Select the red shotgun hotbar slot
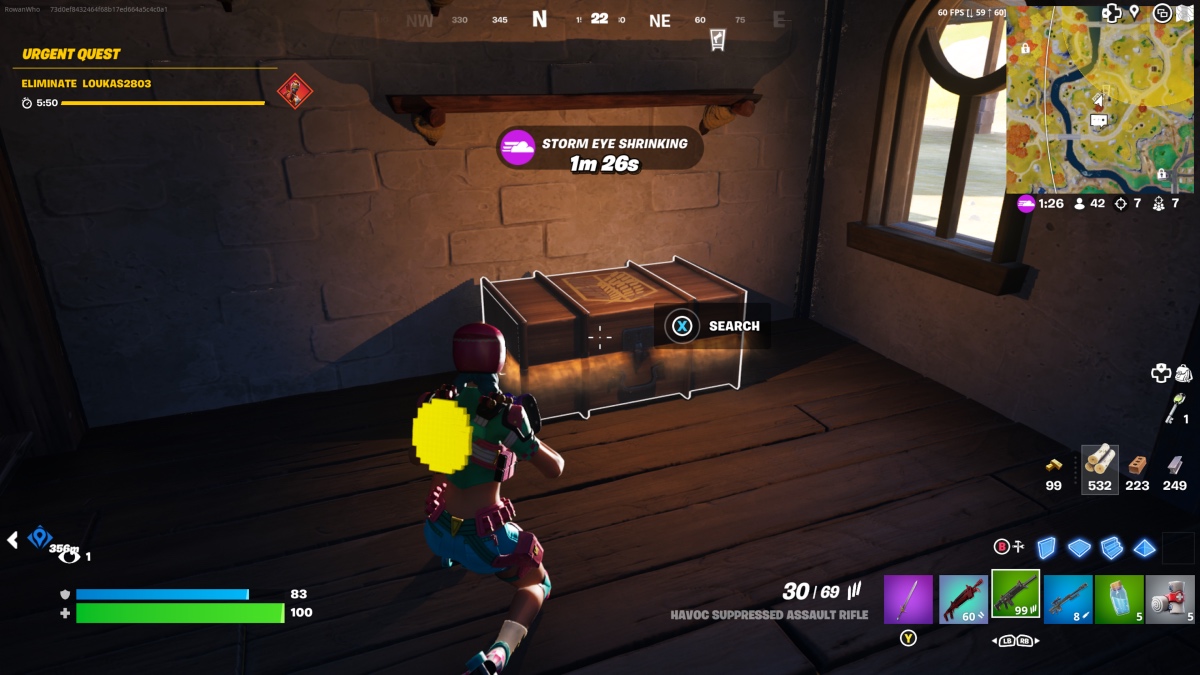Image resolution: width=1200 pixels, height=675 pixels. click(x=963, y=599)
